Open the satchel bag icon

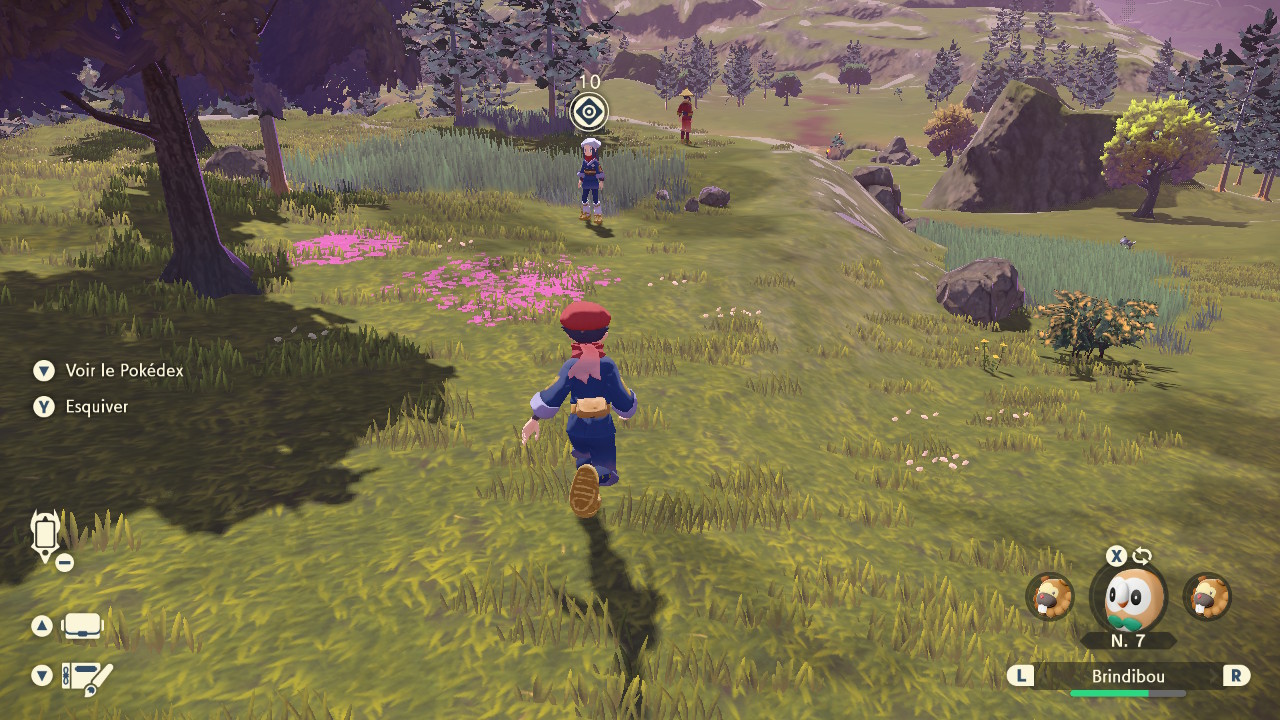point(82,627)
